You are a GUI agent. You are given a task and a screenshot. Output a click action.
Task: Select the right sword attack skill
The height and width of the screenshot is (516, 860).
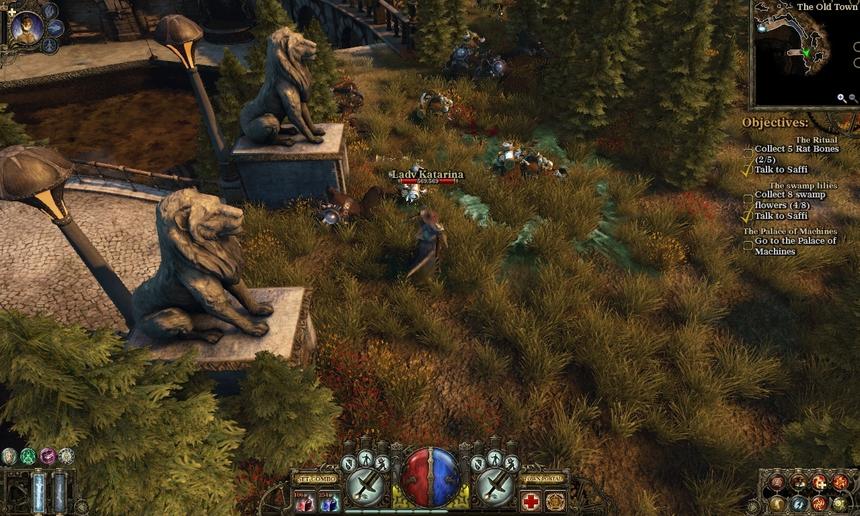click(494, 486)
